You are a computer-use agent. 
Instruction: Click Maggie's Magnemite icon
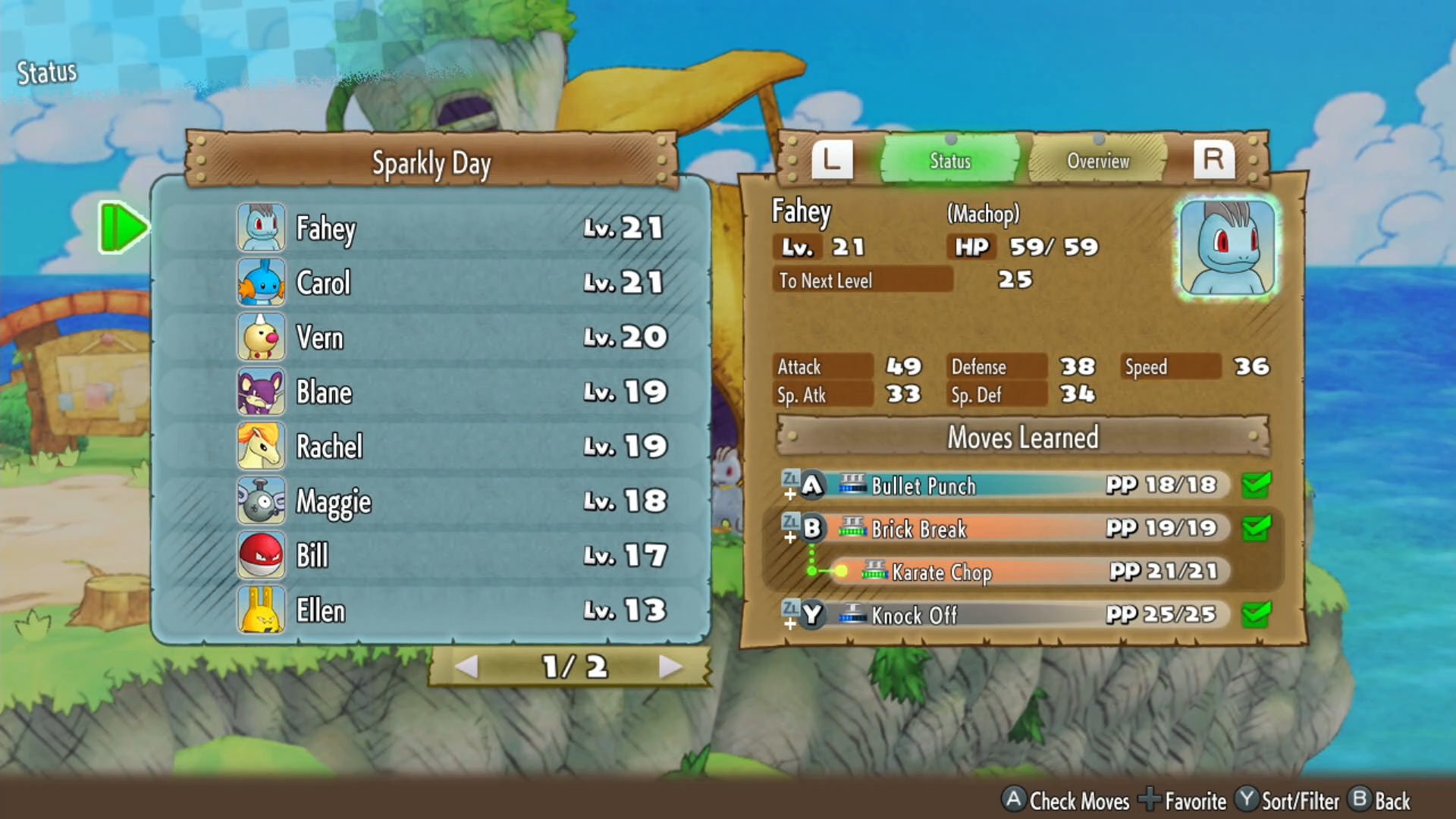[x=261, y=501]
